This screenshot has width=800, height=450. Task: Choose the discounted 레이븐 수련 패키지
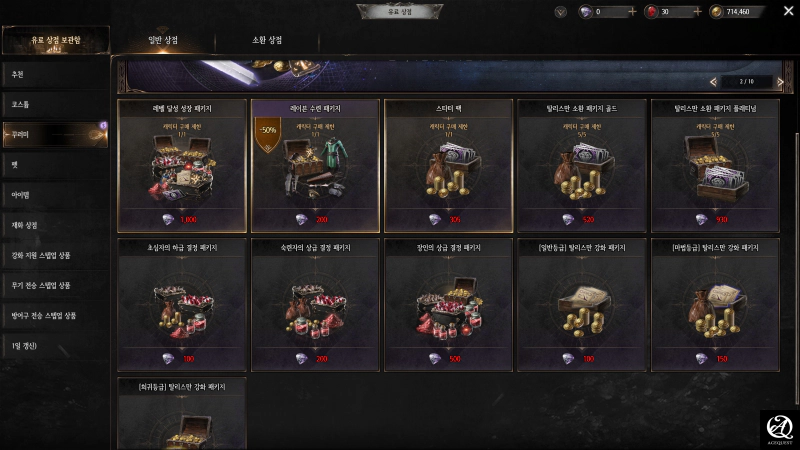pos(316,165)
